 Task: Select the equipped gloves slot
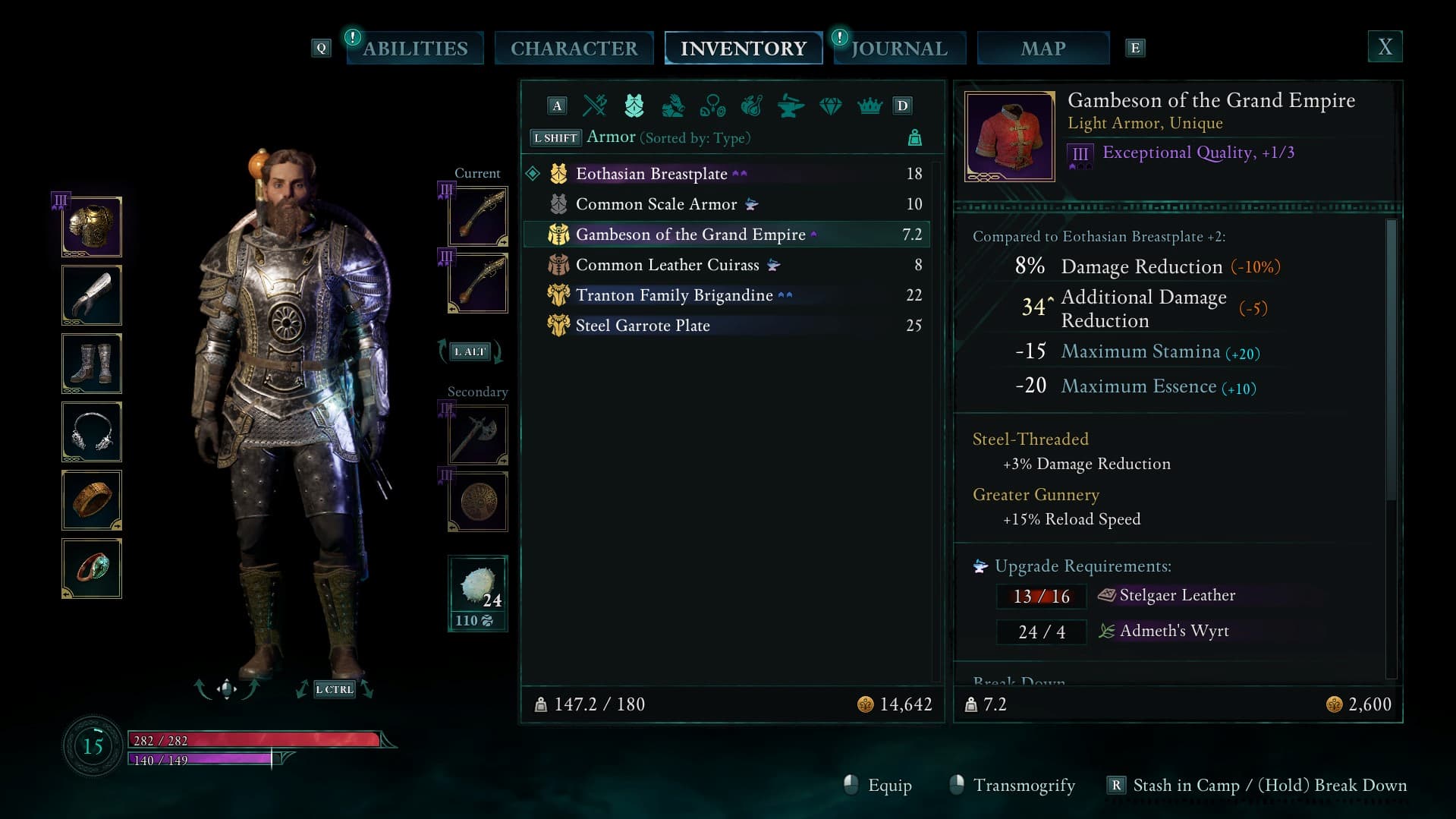tap(92, 295)
